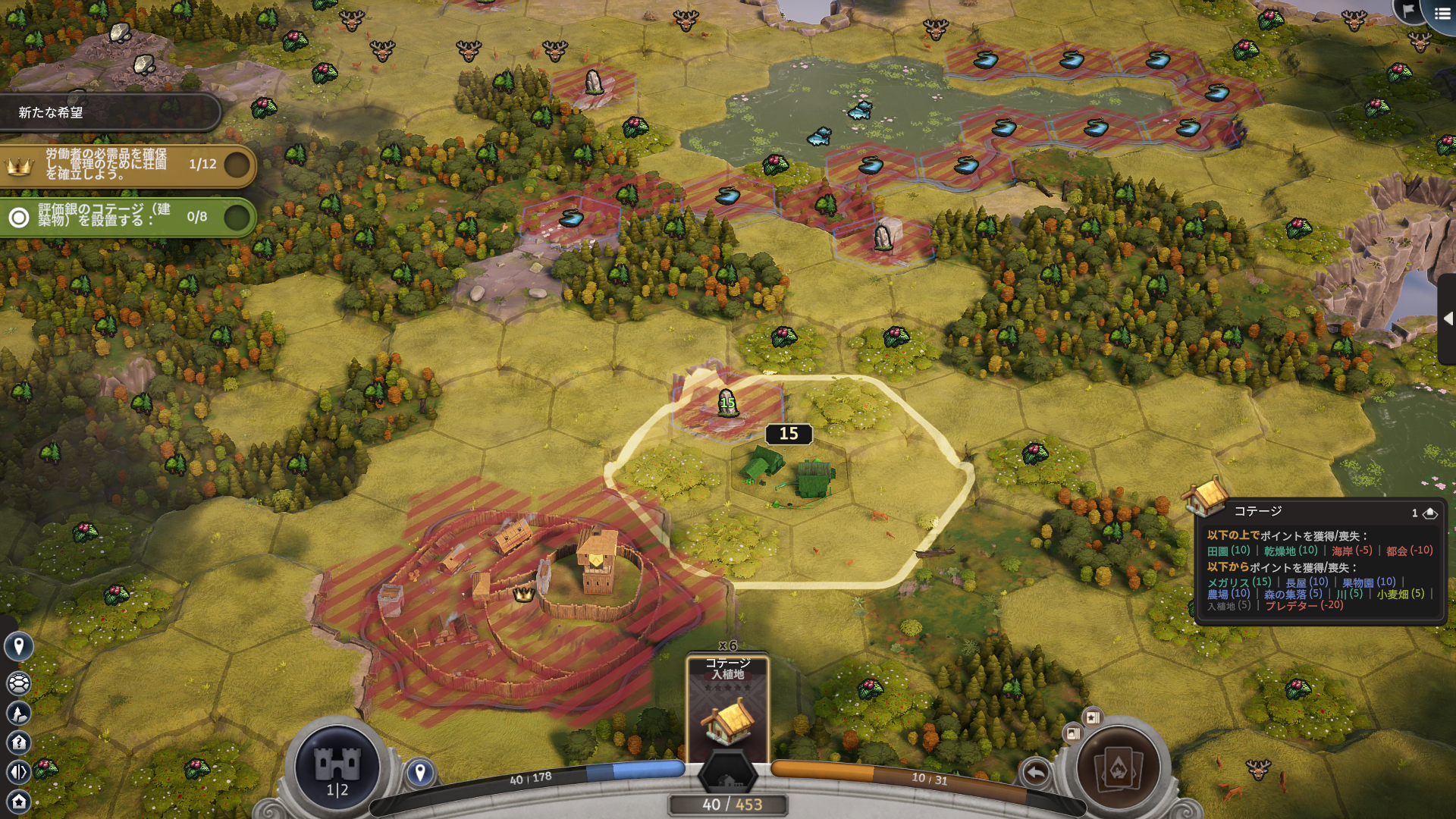The height and width of the screenshot is (819, 1456).
Task: Open the castle settlement button
Action: coord(337,766)
